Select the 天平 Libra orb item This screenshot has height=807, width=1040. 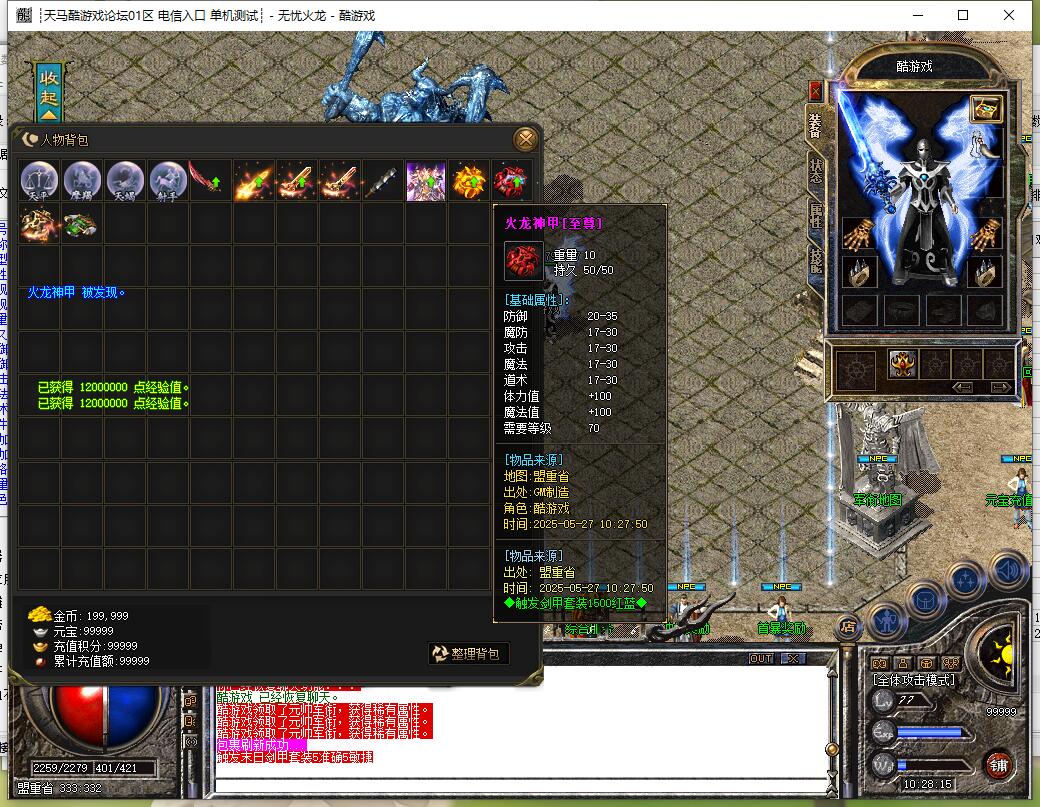(40, 181)
